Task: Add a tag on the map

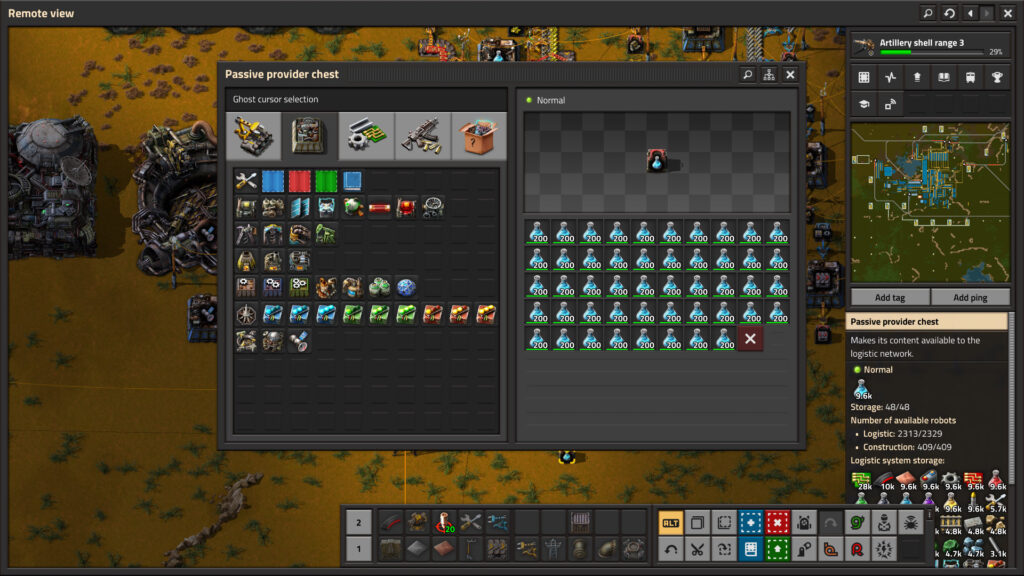Action: click(x=889, y=298)
